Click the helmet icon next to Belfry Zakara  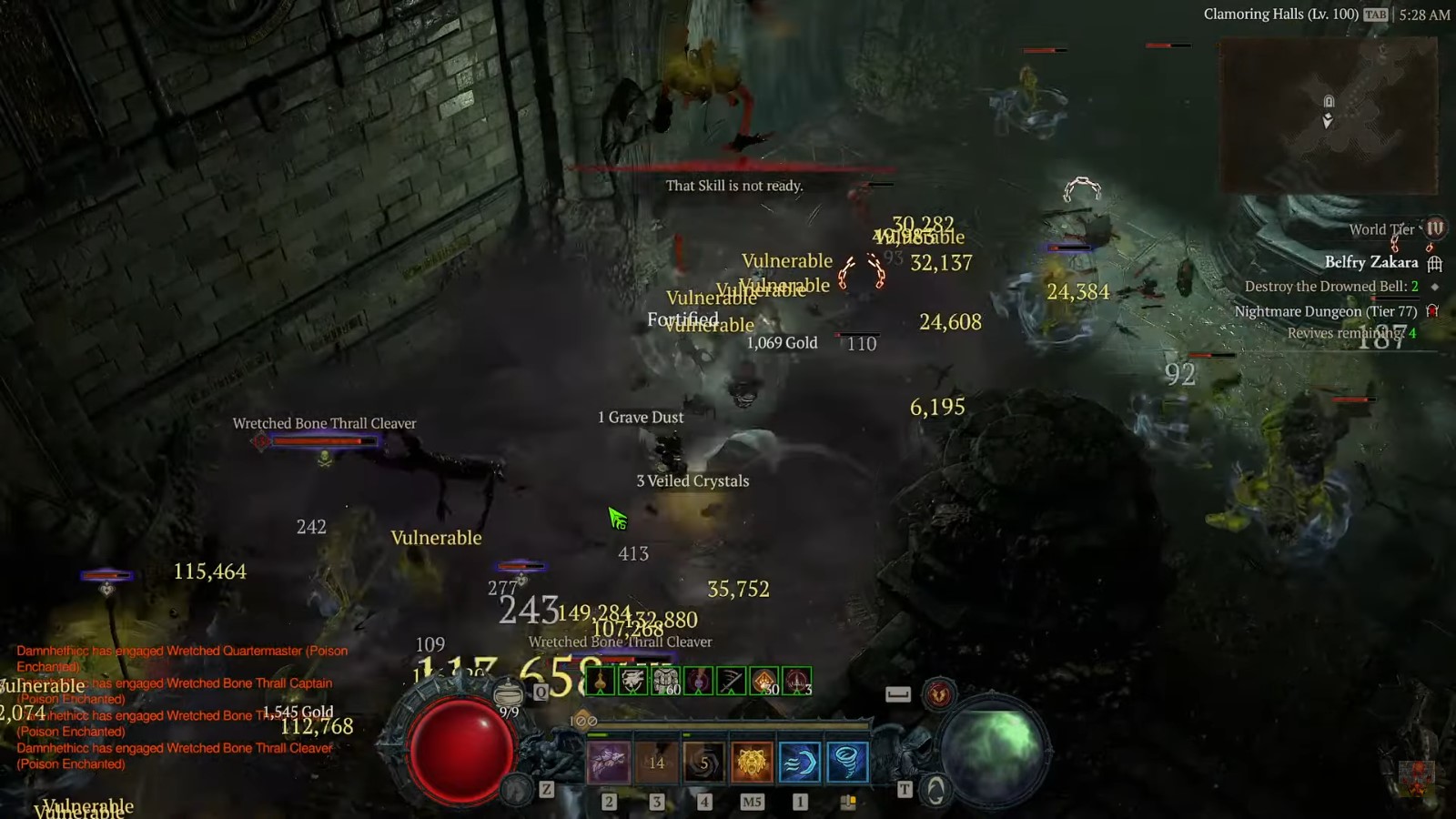pyautogui.click(x=1436, y=263)
